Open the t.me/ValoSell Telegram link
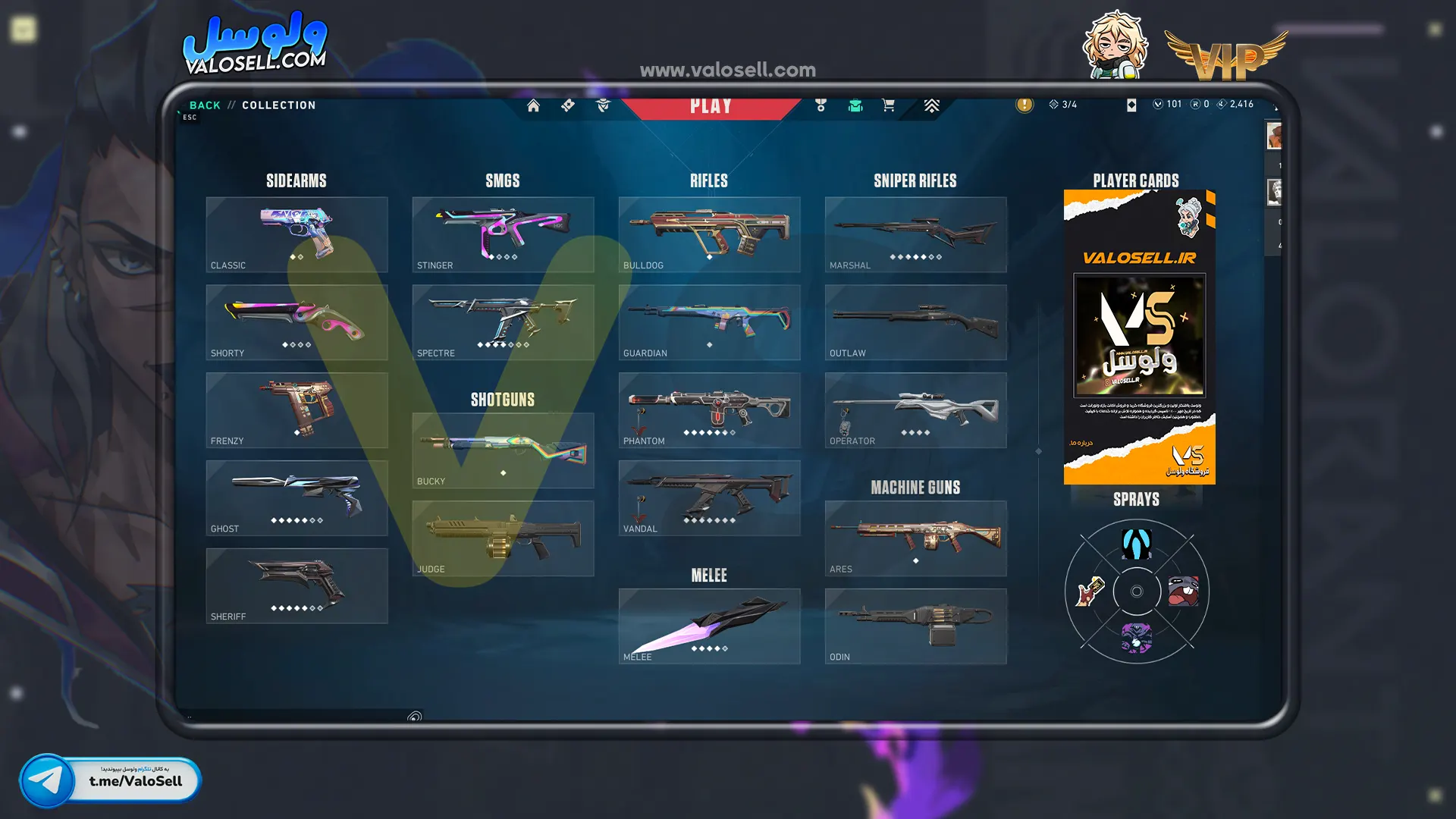The width and height of the screenshot is (1456, 819). 111,780
